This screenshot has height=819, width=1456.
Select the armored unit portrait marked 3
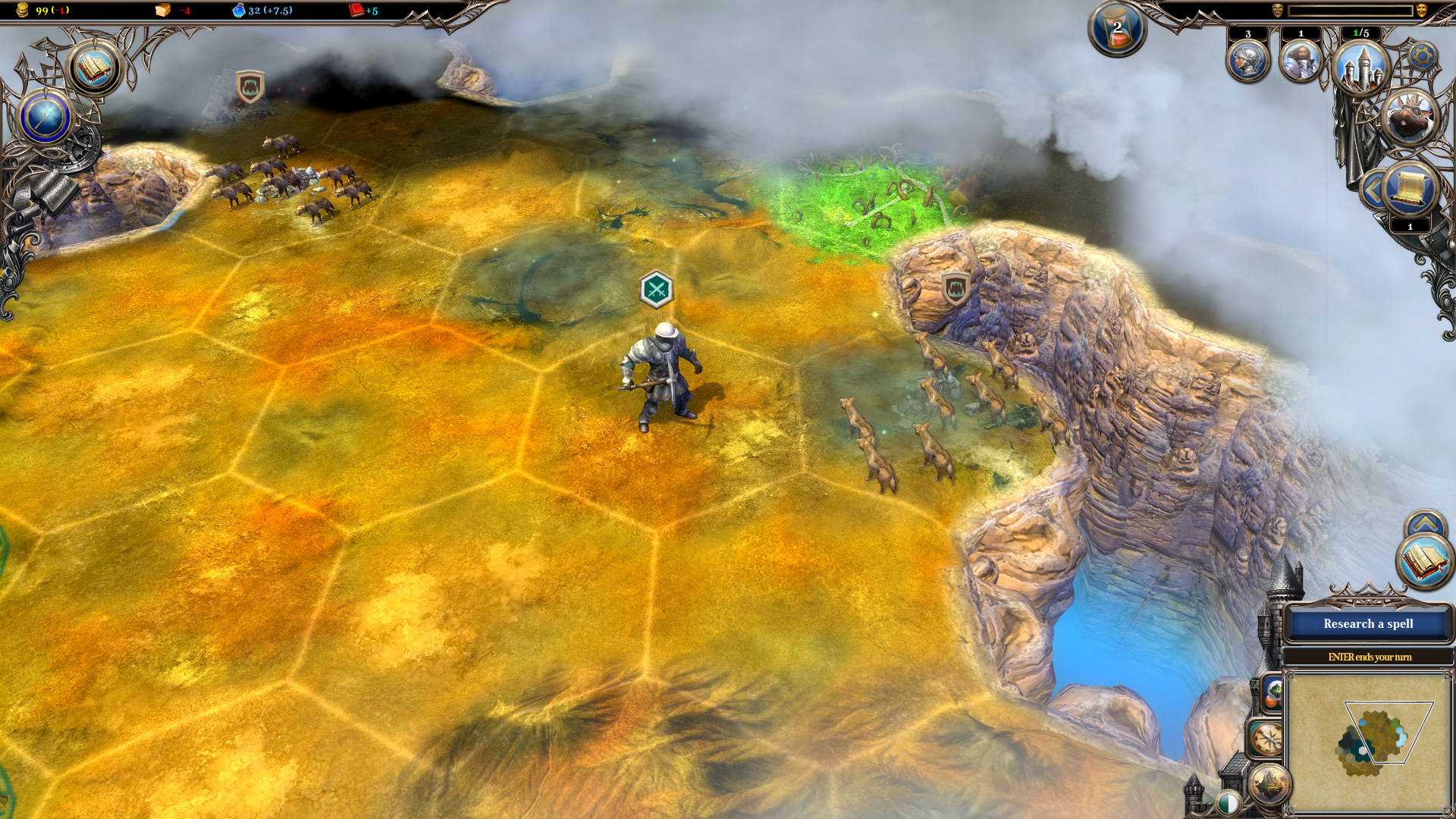point(1248,61)
